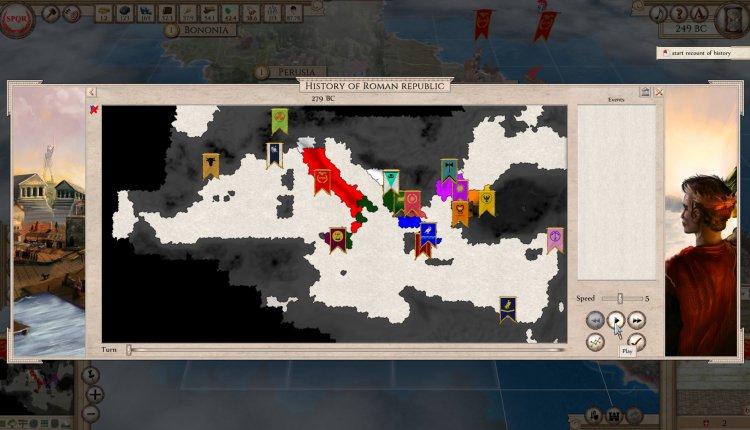Close the History of Roman Republic window
The height and width of the screenshot is (430, 750).
coord(659,92)
